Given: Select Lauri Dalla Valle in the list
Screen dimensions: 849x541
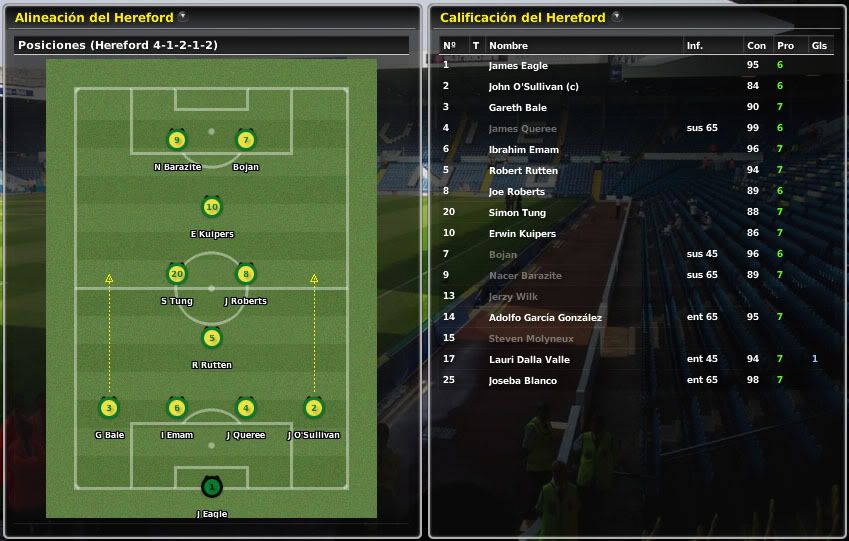Looking at the screenshot, I should click(528, 359).
